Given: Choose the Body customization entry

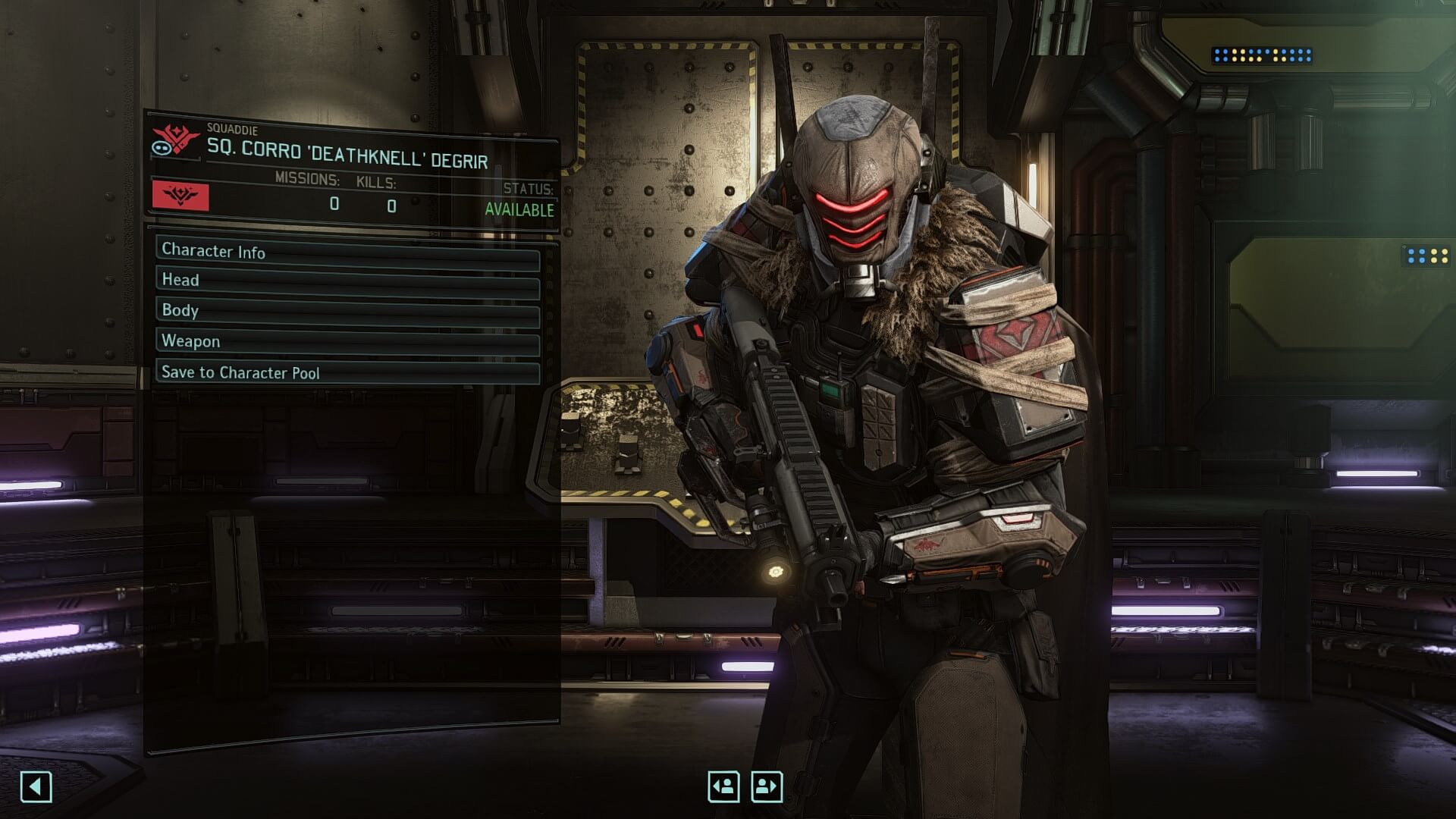Looking at the screenshot, I should tap(347, 312).
